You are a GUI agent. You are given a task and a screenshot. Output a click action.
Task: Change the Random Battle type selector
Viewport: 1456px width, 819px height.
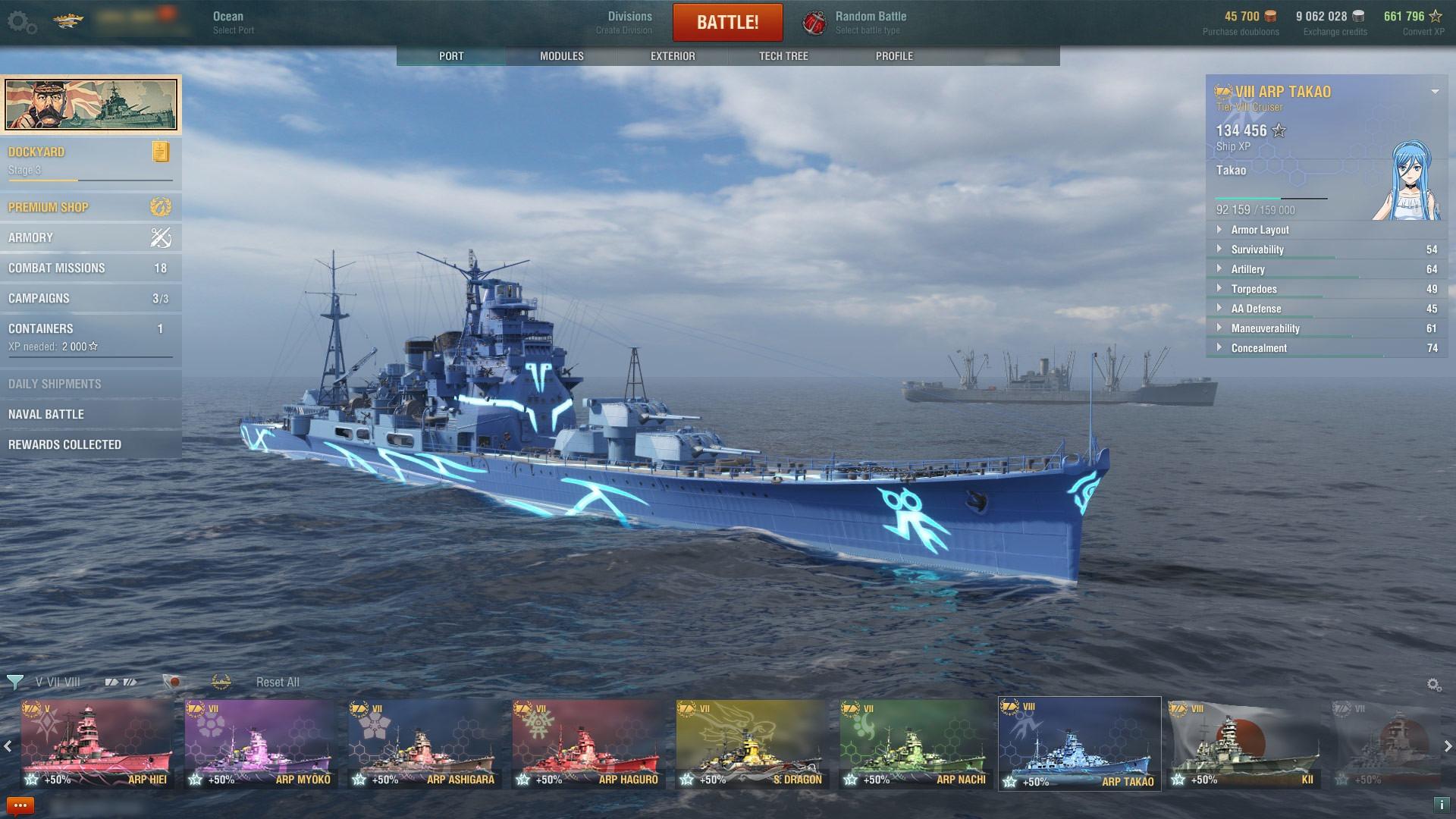pyautogui.click(x=869, y=23)
